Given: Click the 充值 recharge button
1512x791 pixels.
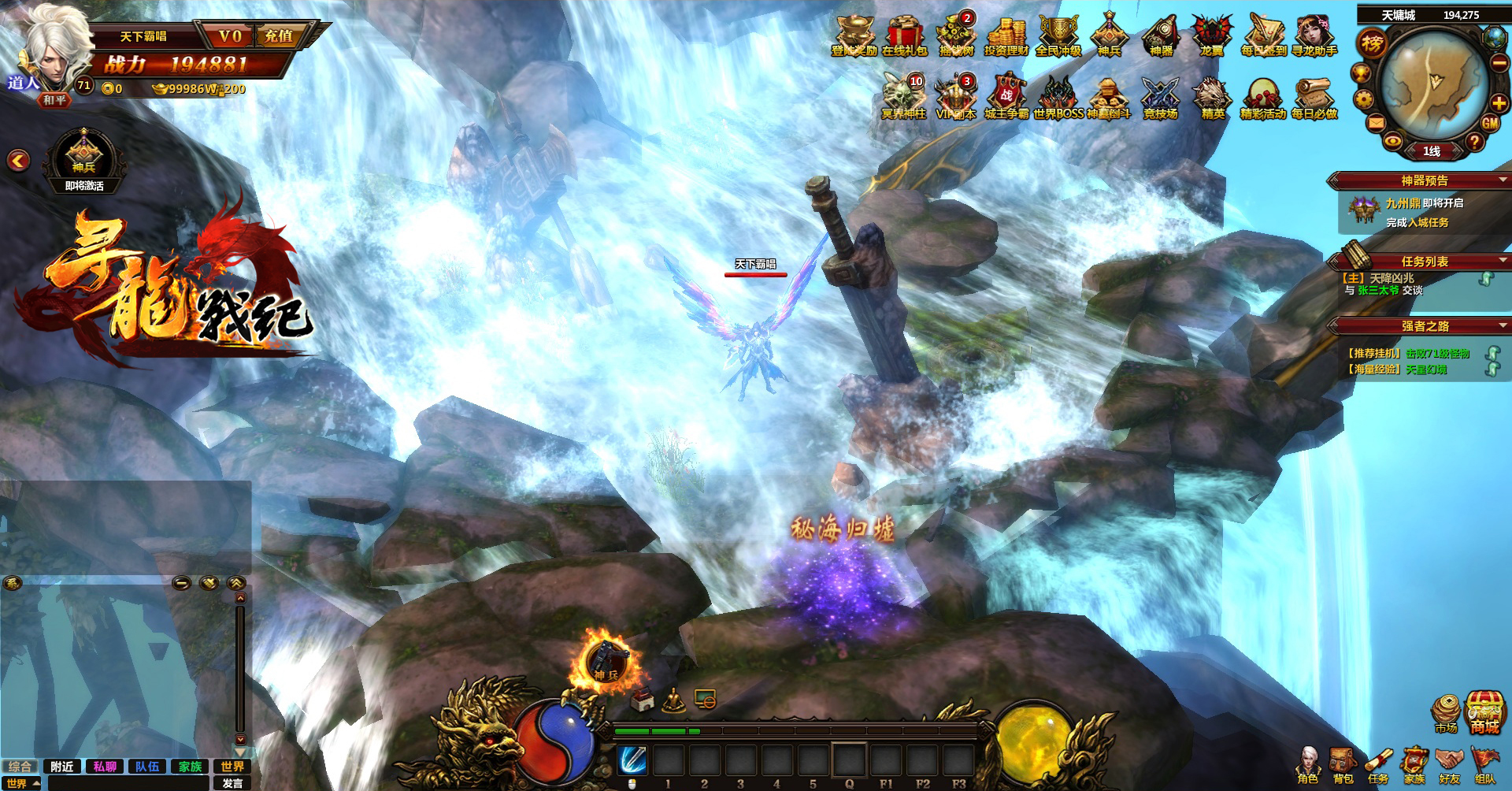Looking at the screenshot, I should (x=279, y=36).
